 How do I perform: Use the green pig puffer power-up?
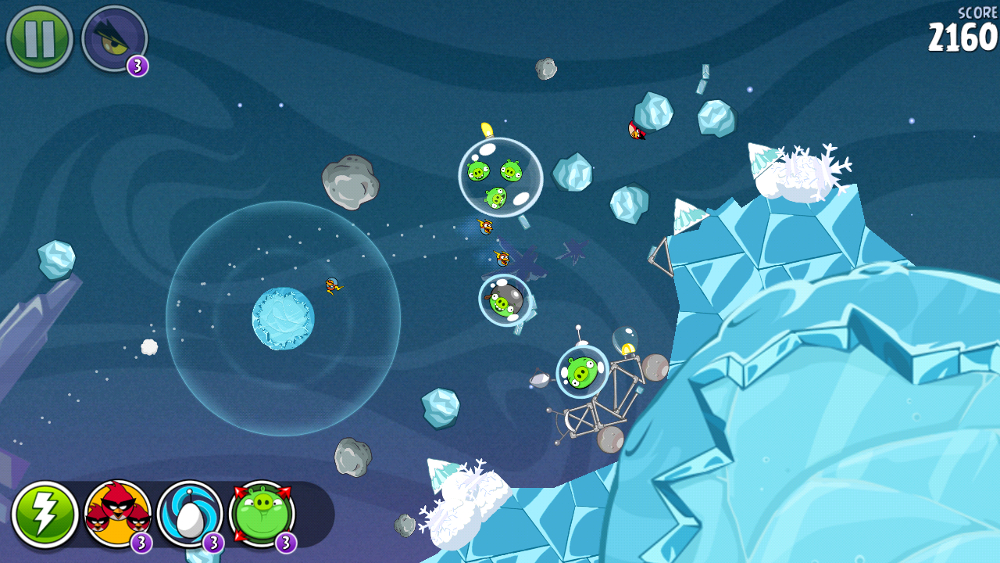(262, 515)
